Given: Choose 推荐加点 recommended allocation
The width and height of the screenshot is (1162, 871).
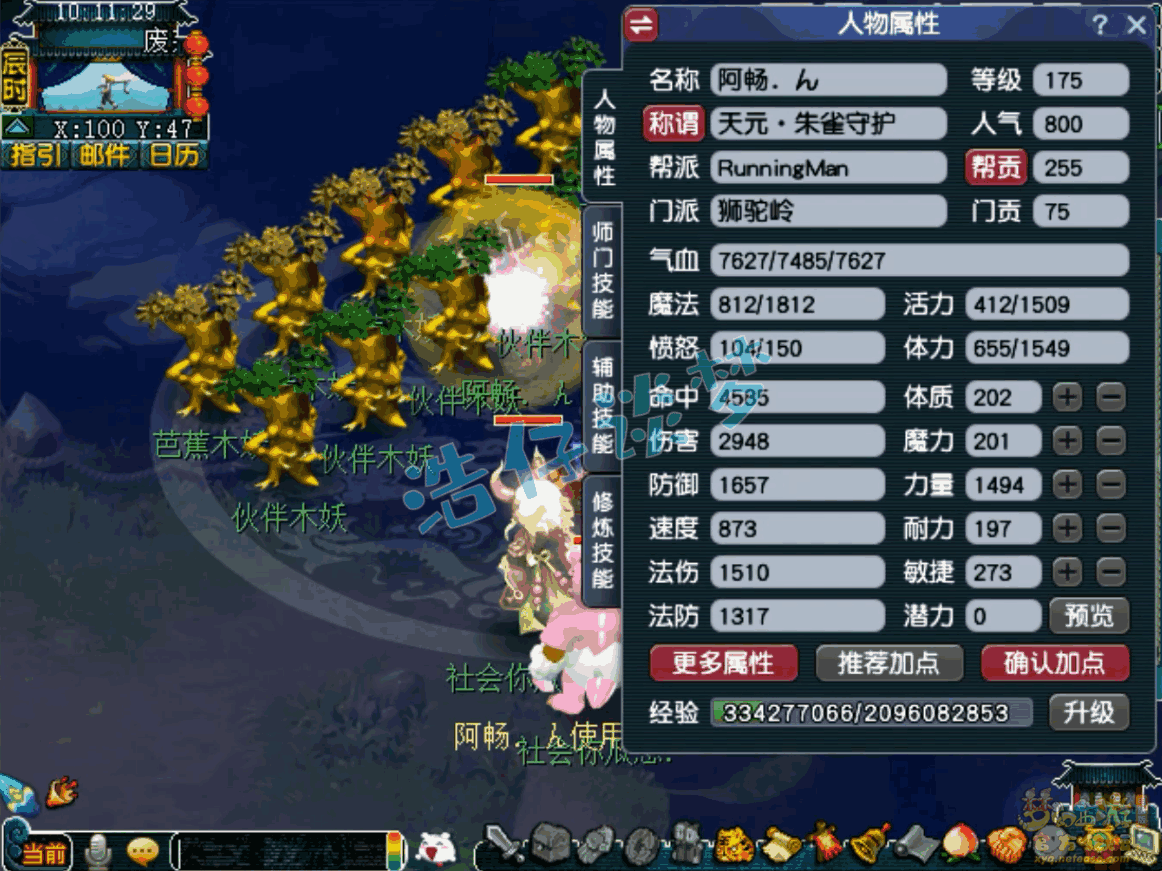Looking at the screenshot, I should (x=887, y=663).
